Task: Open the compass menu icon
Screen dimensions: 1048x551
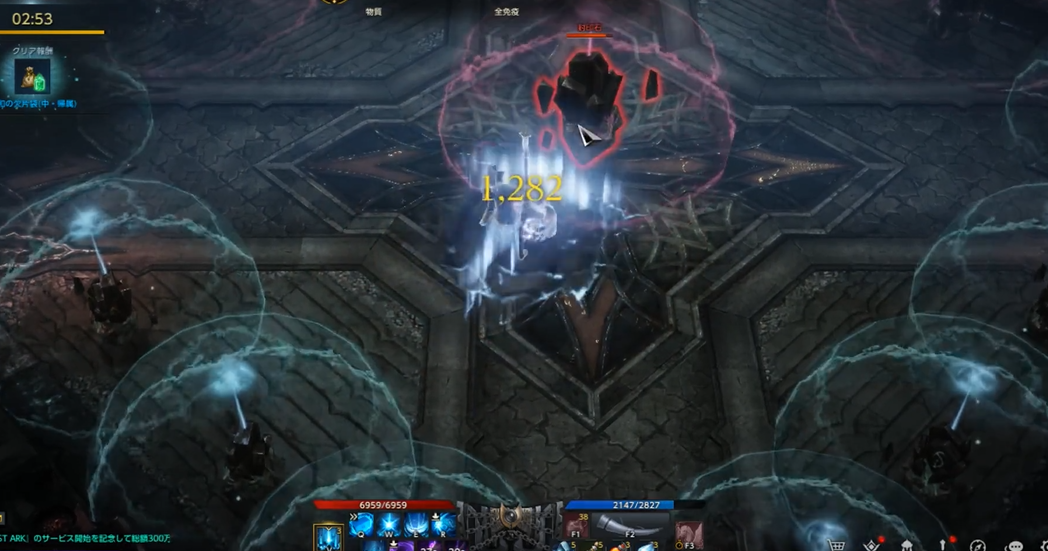Action: point(978,545)
